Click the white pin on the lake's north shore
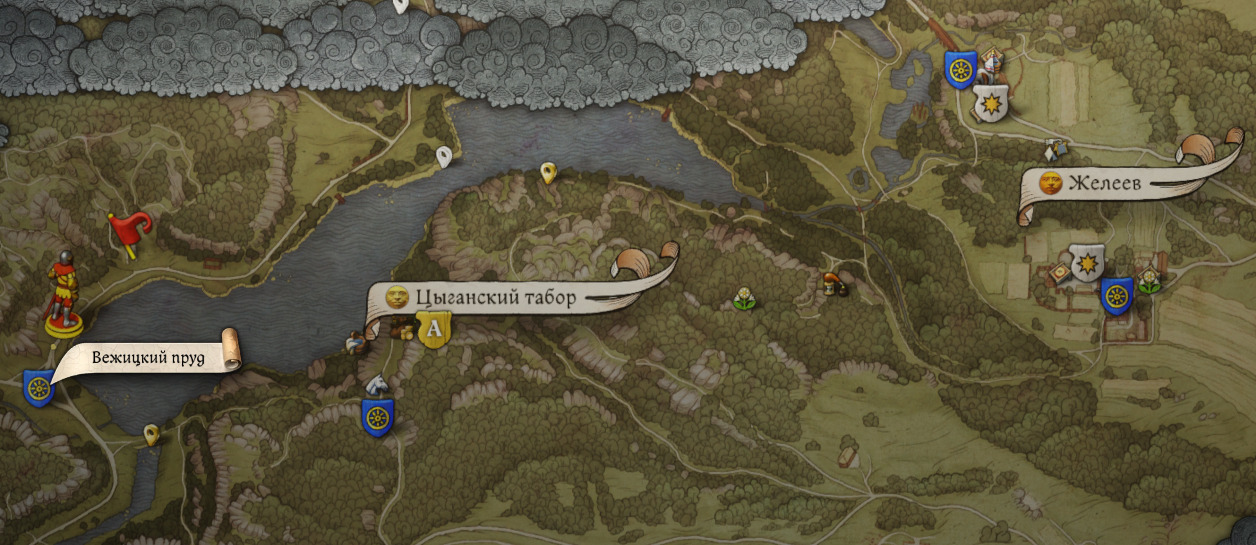 click(444, 156)
